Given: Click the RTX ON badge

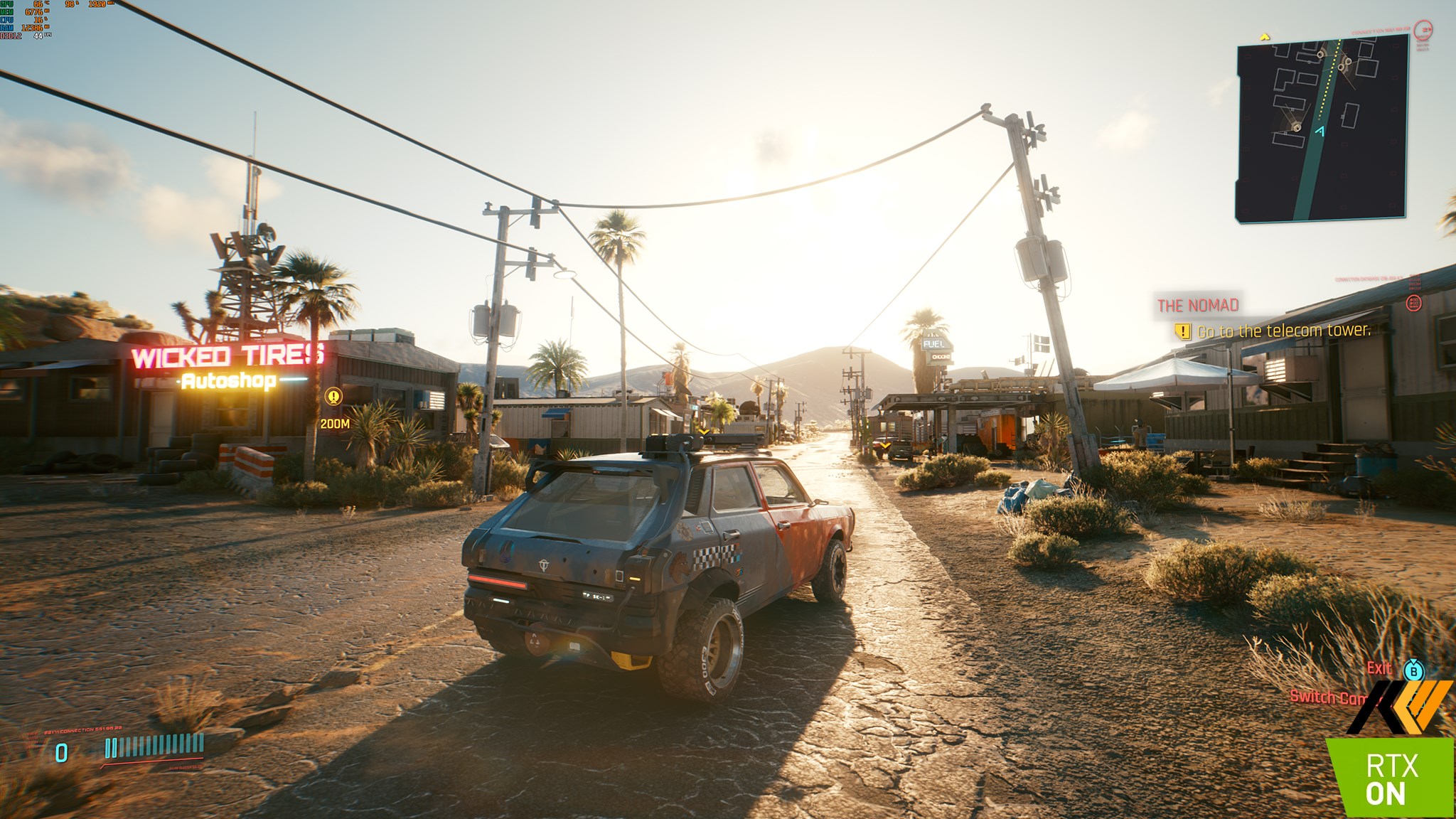Looking at the screenshot, I should tap(1390, 778).
